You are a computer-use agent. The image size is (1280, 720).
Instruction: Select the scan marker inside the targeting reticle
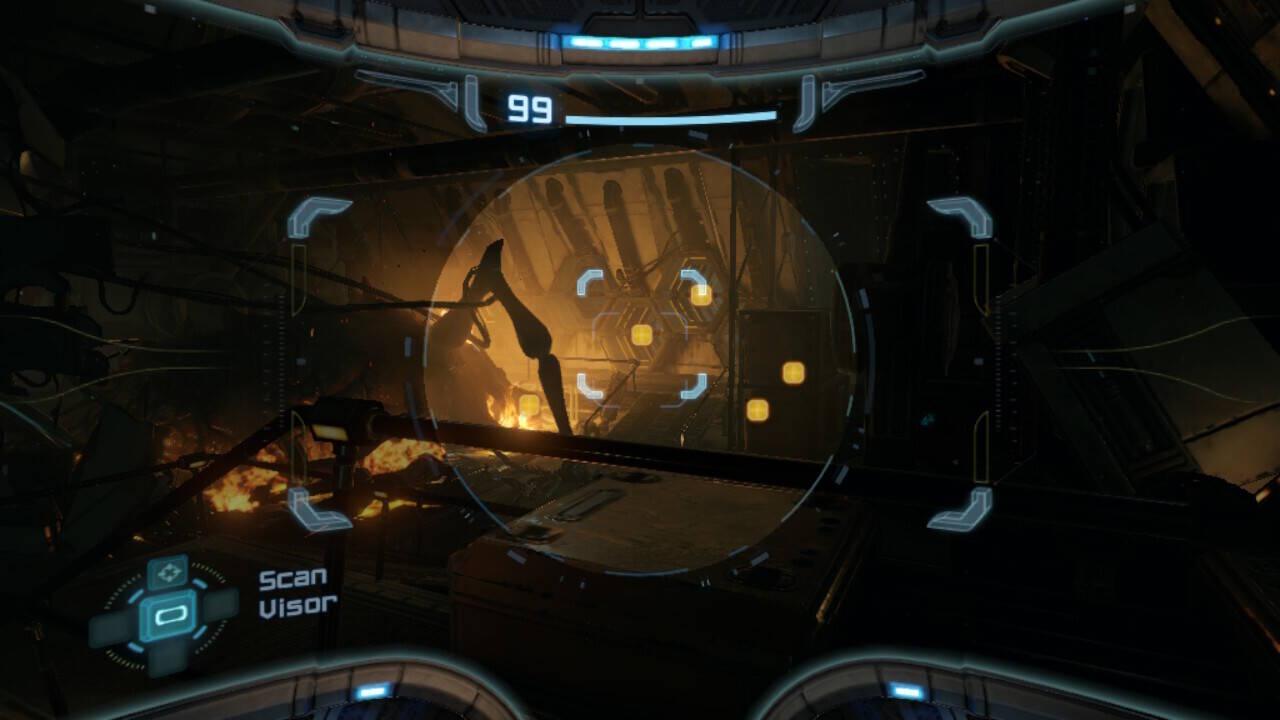tap(642, 335)
